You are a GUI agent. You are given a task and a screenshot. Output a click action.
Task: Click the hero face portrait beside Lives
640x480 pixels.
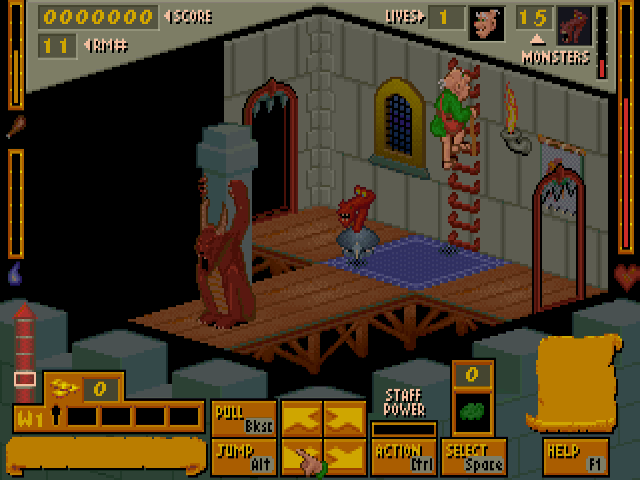click(x=484, y=23)
